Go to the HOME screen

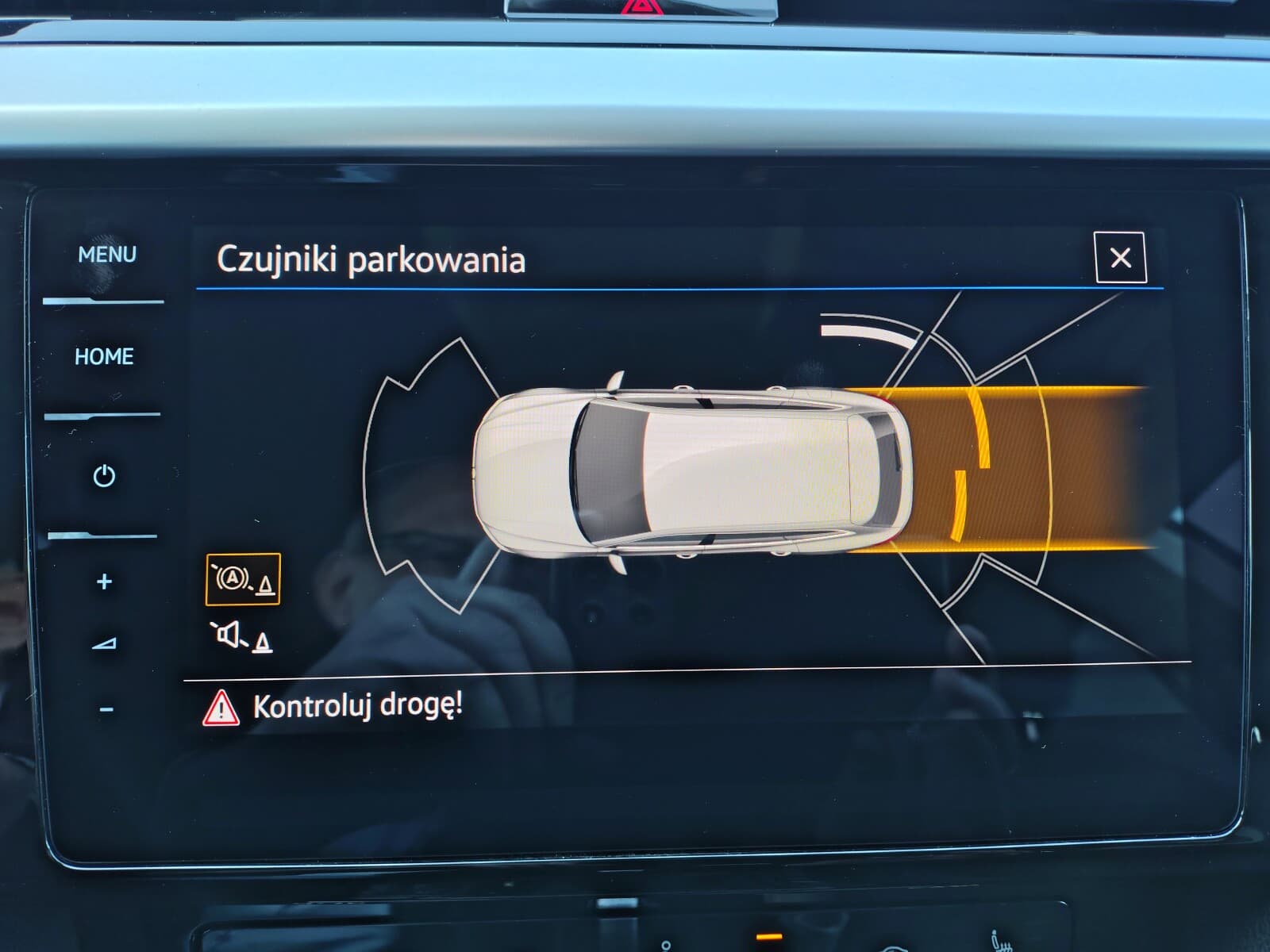pos(103,356)
